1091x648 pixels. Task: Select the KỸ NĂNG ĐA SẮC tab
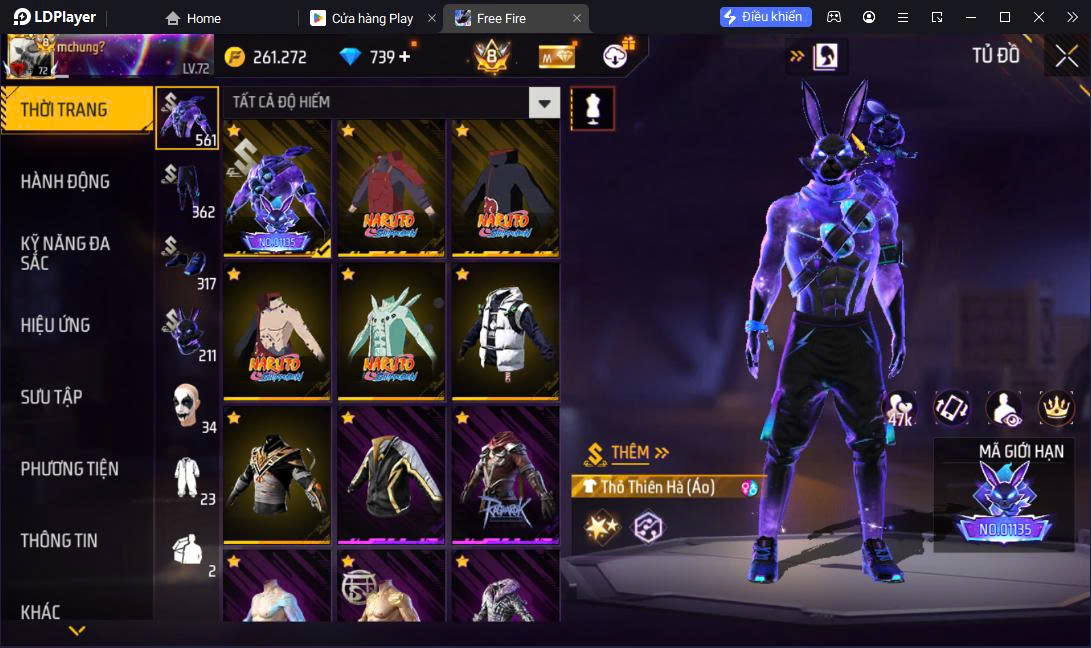pos(66,253)
